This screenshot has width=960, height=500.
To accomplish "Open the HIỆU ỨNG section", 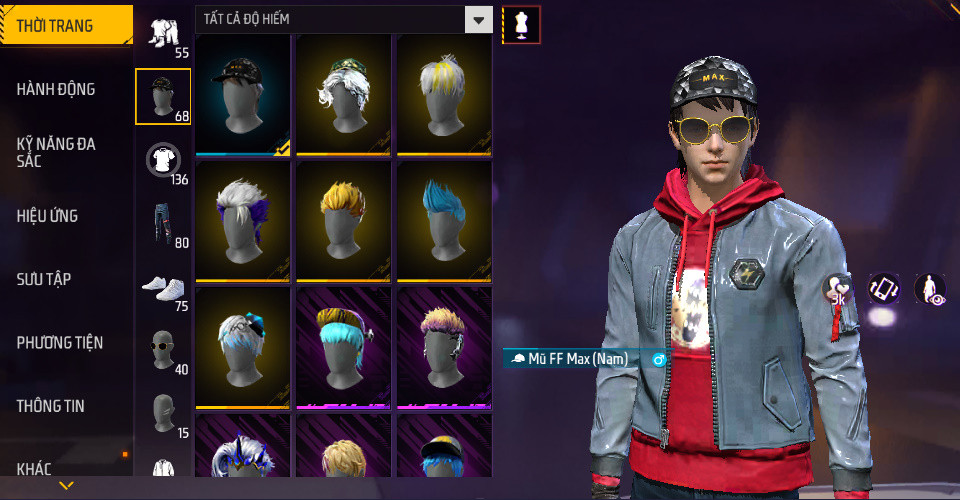I will (x=47, y=216).
